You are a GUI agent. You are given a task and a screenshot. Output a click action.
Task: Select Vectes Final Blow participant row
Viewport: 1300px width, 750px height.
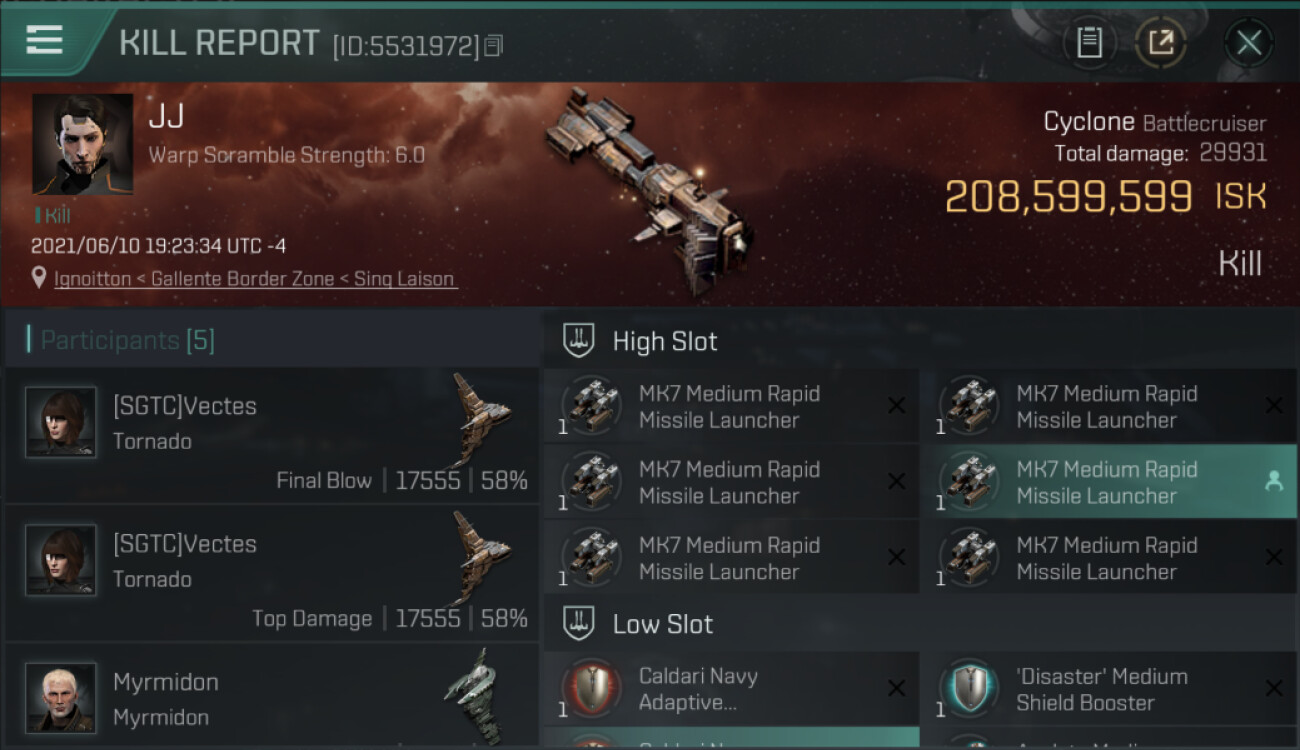[272, 436]
